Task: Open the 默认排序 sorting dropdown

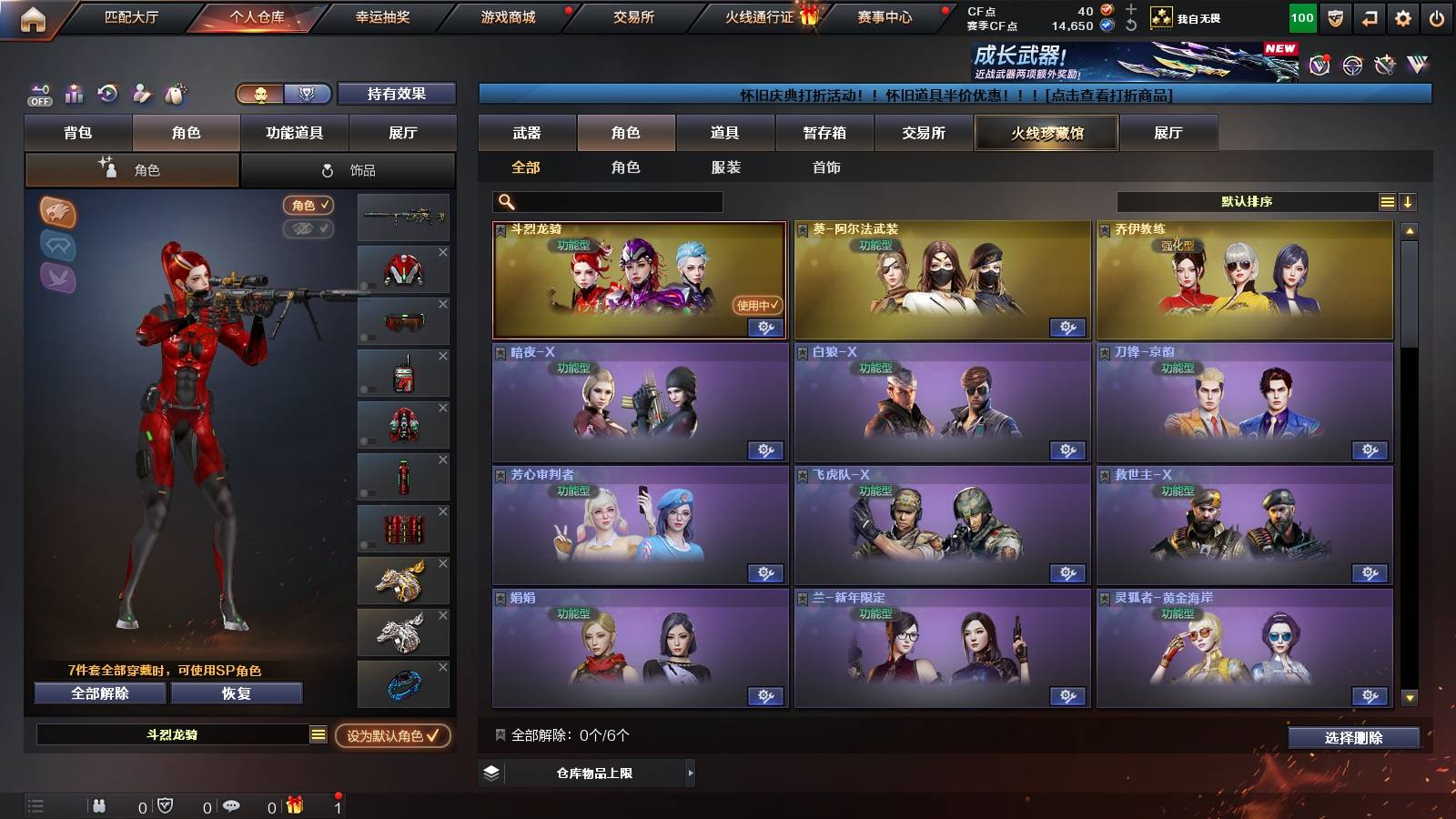Action: point(1247,201)
